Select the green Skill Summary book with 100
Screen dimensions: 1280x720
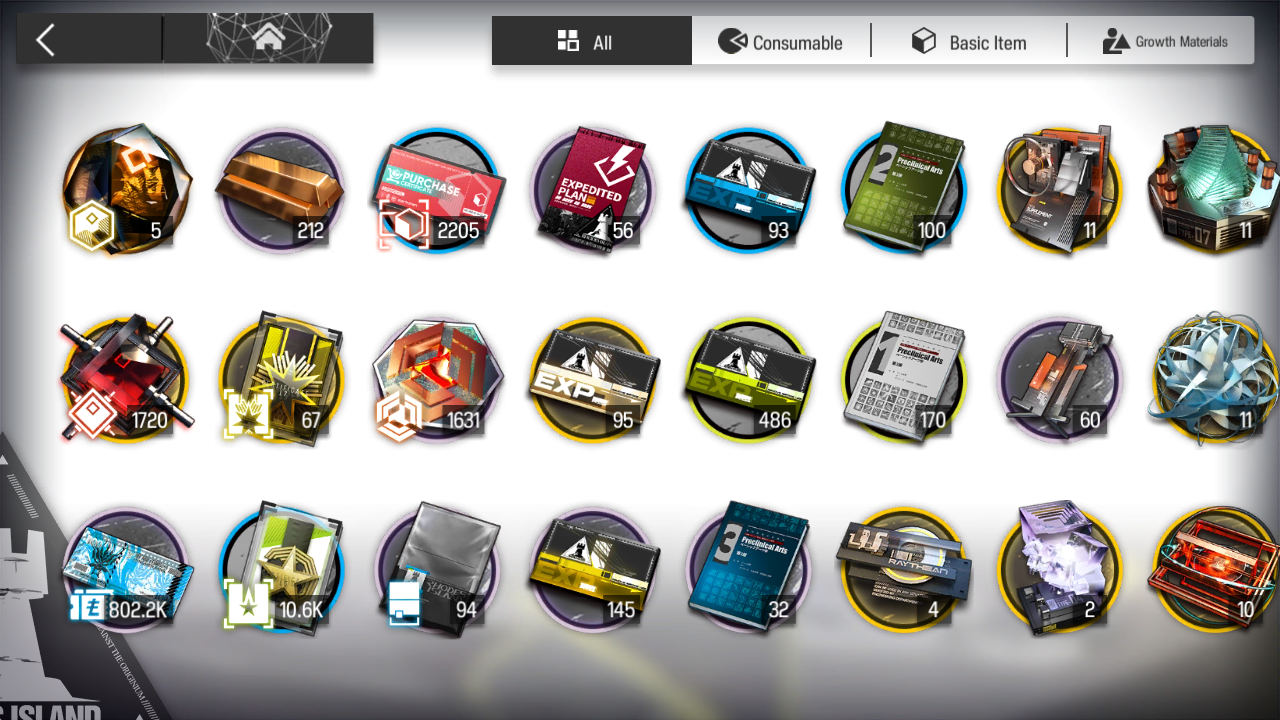tap(905, 190)
